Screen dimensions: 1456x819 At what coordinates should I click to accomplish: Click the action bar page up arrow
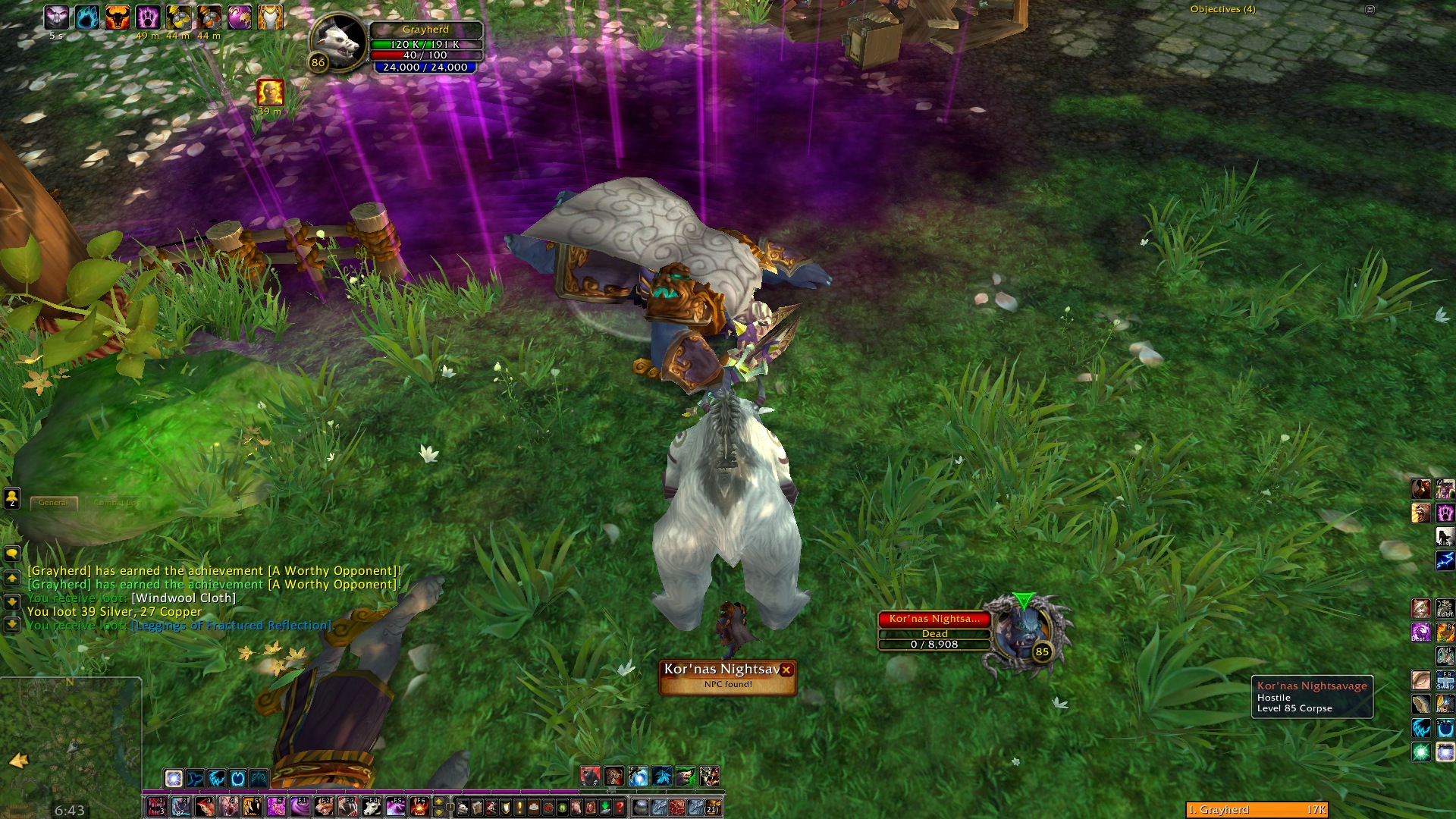(438, 802)
